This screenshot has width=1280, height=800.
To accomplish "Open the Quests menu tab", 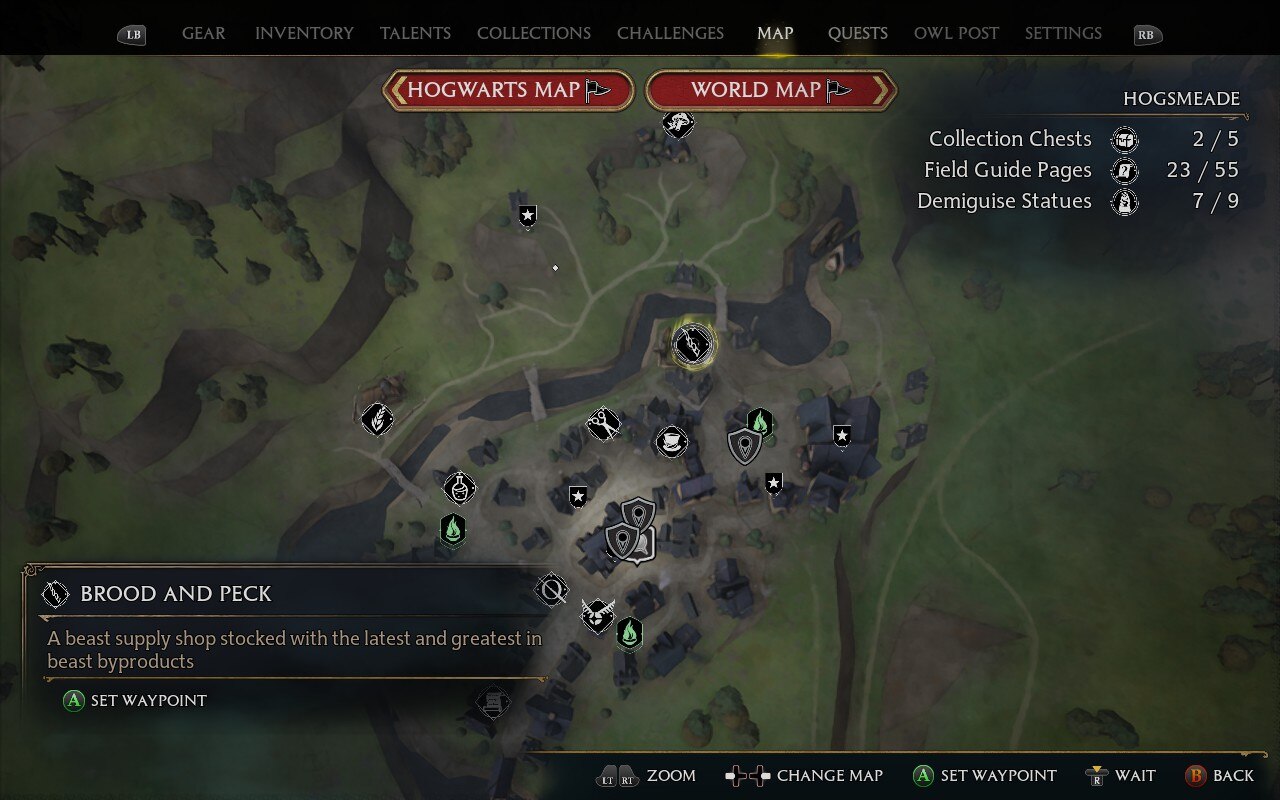I will click(x=857, y=33).
